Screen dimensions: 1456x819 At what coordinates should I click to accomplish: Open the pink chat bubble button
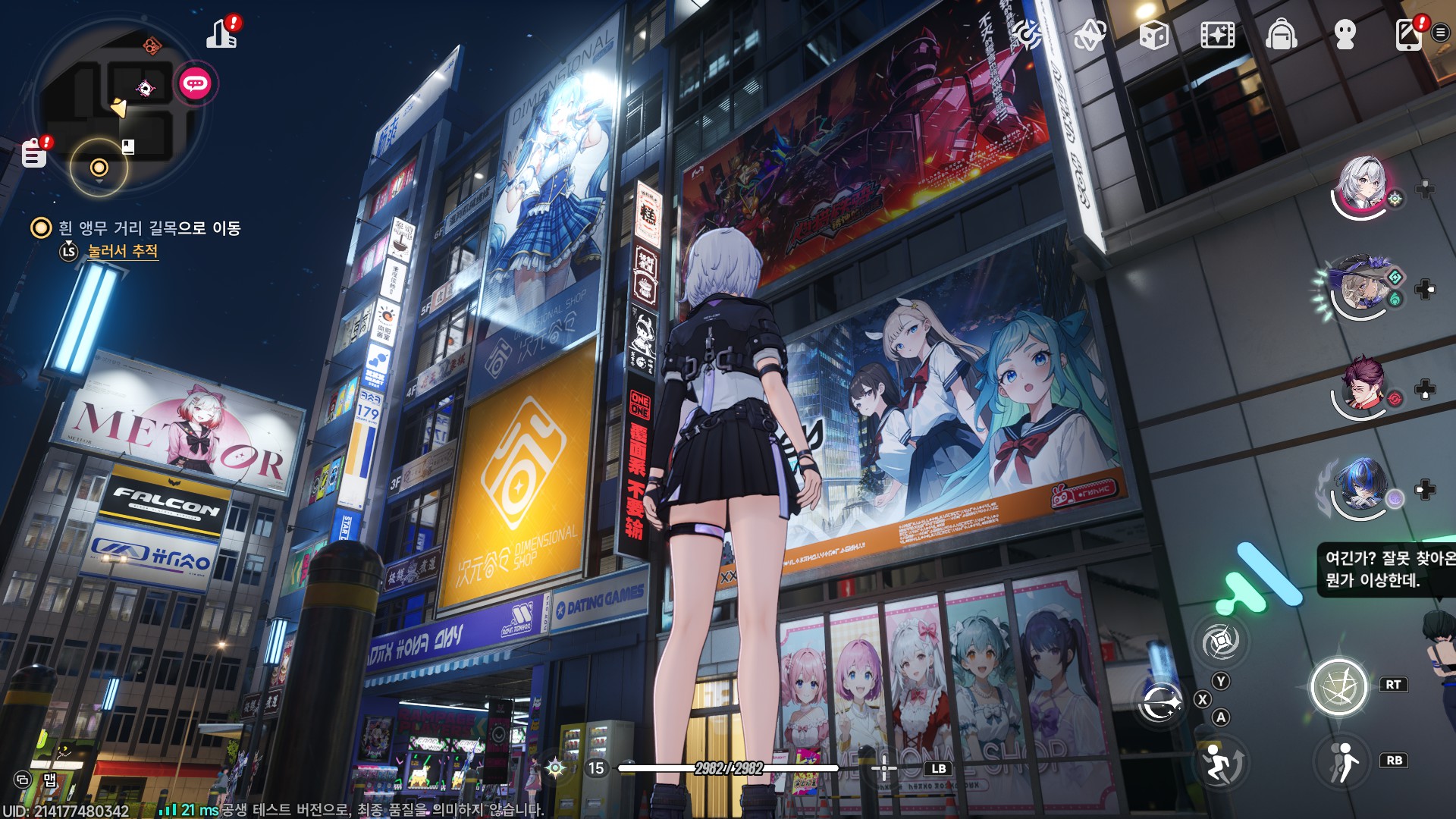point(196,83)
